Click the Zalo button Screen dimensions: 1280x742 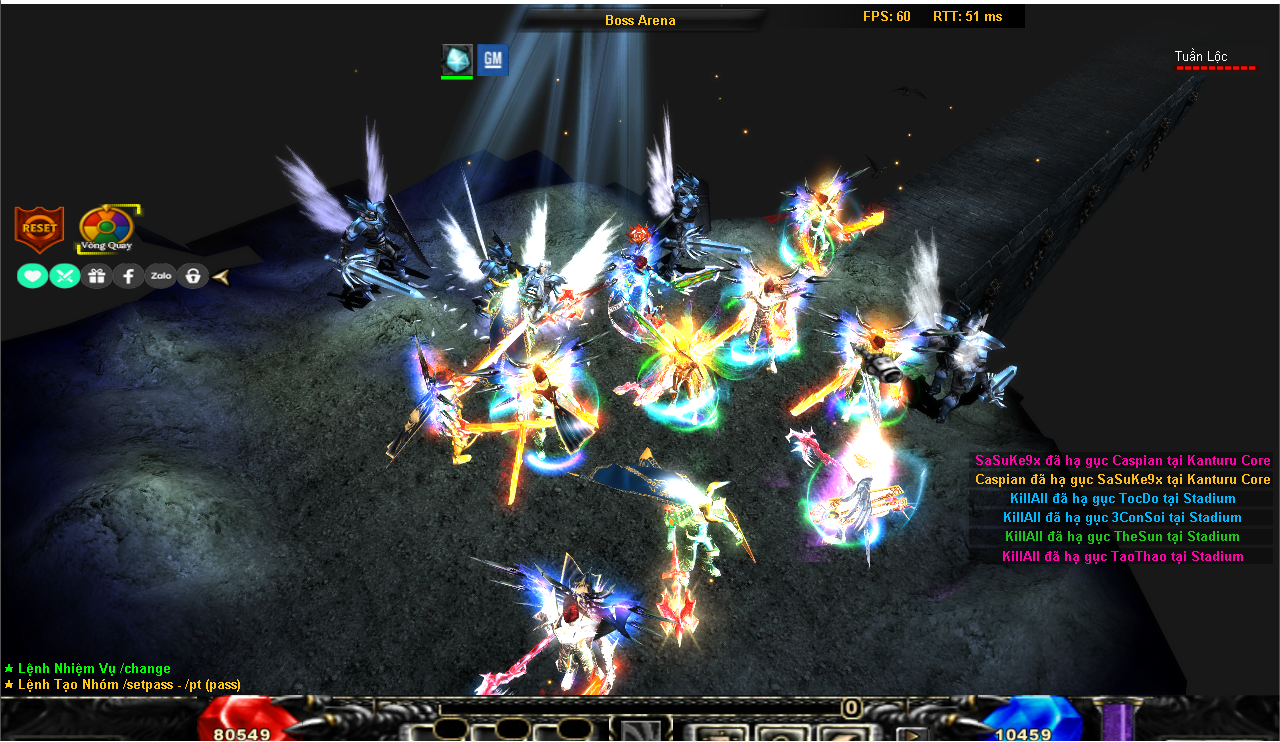click(x=160, y=276)
